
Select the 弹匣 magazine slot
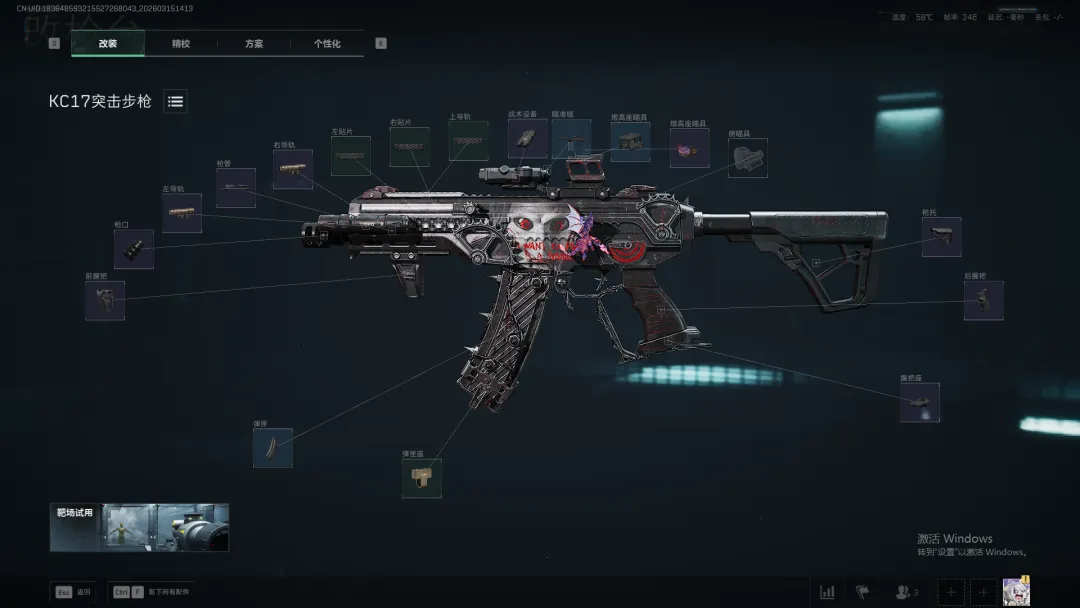(273, 448)
